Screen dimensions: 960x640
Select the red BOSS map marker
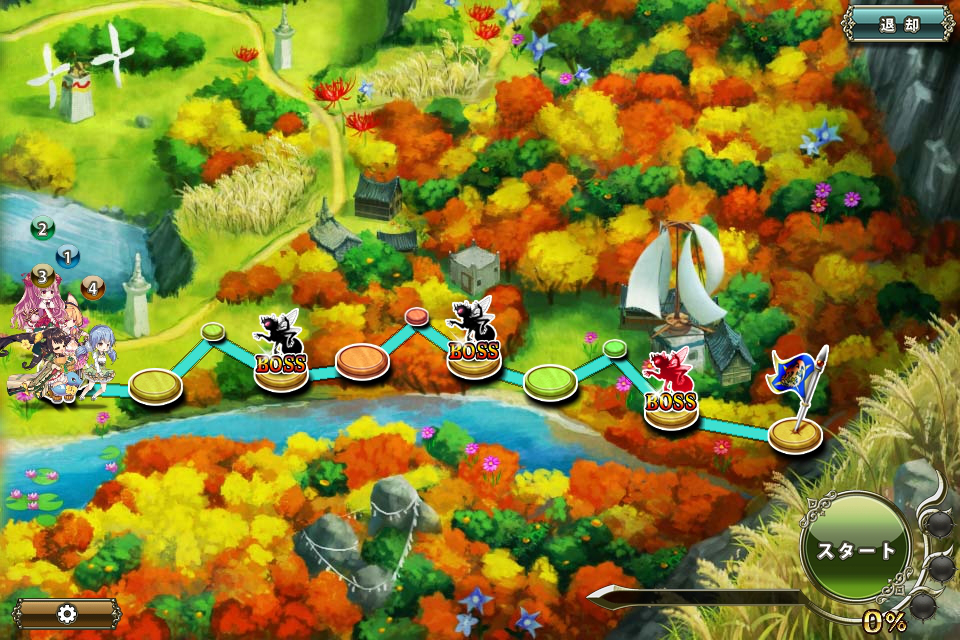pyautogui.click(x=670, y=388)
